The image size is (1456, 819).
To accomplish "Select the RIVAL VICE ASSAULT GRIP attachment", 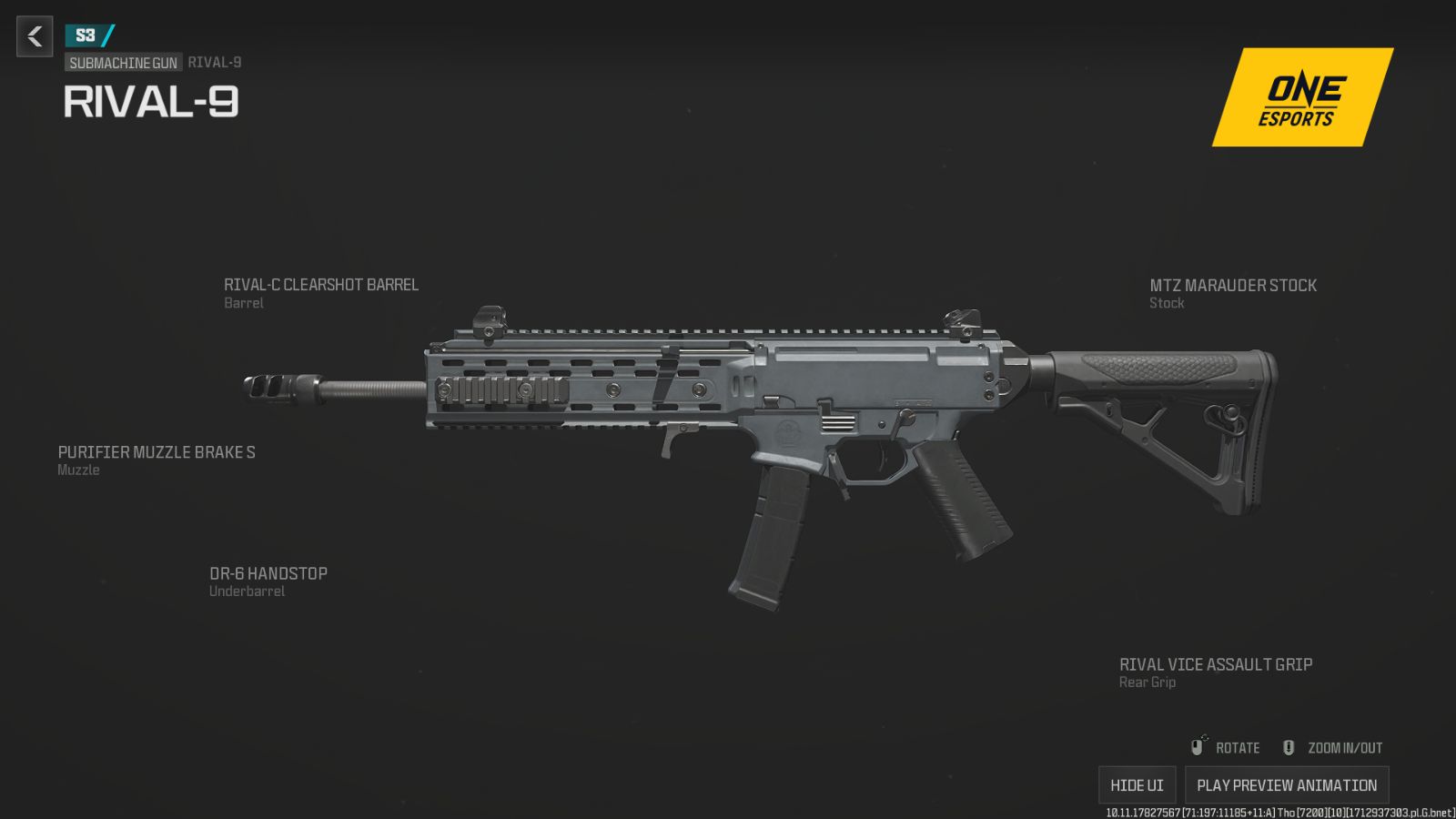I will tap(1215, 664).
